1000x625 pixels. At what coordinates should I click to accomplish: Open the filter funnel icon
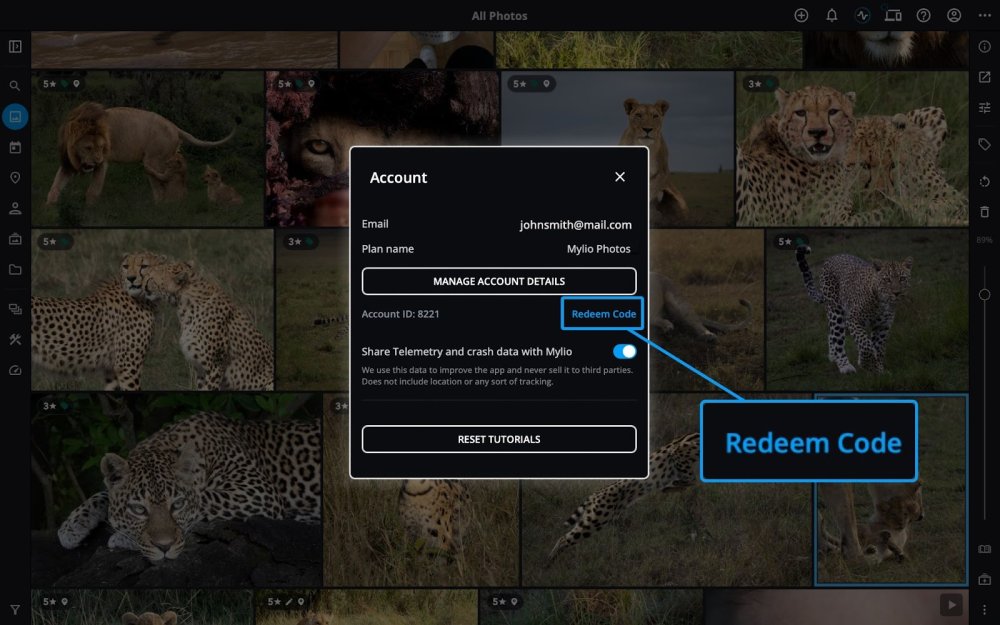pos(15,609)
